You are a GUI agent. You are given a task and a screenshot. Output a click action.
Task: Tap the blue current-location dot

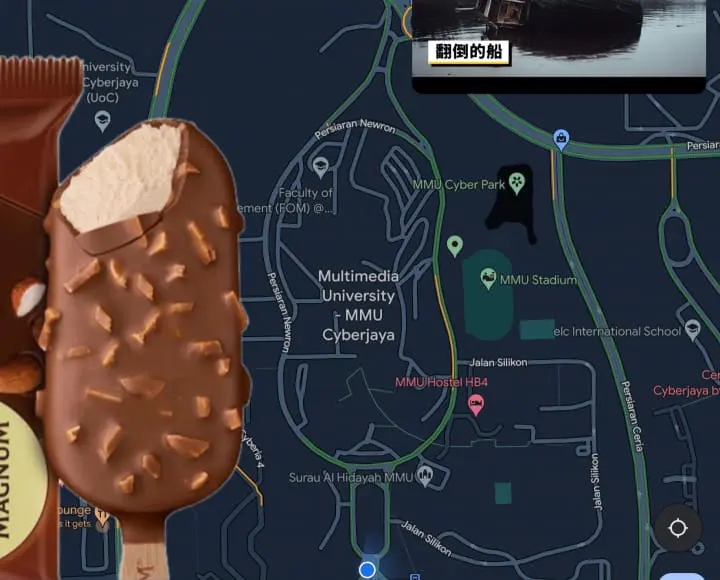(x=367, y=569)
